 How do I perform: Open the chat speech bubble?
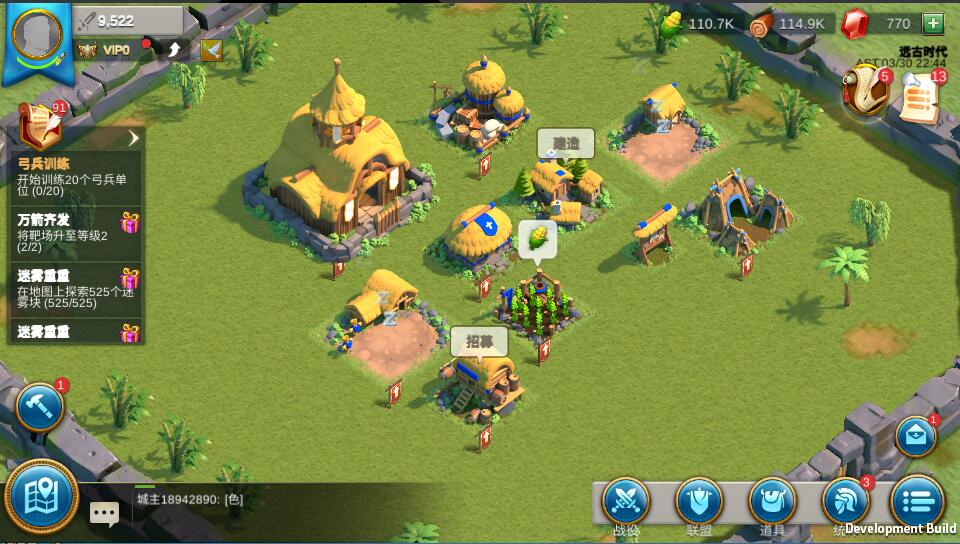pyautogui.click(x=104, y=513)
